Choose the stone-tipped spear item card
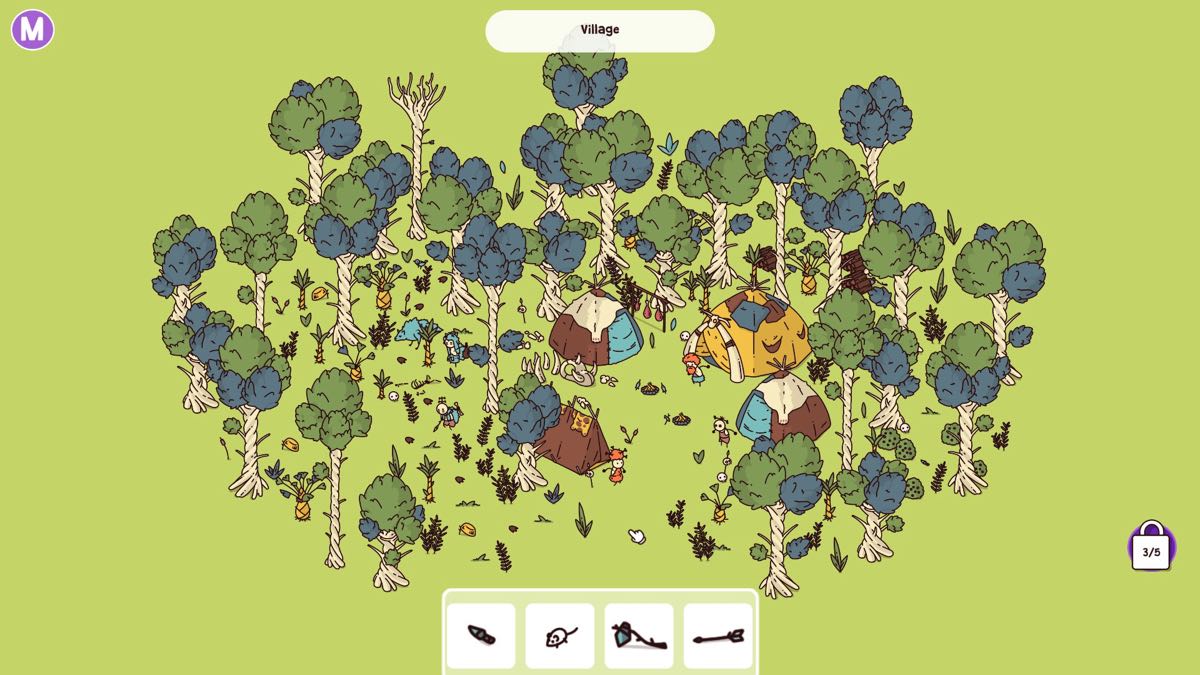This screenshot has width=1200, height=675. [639, 636]
